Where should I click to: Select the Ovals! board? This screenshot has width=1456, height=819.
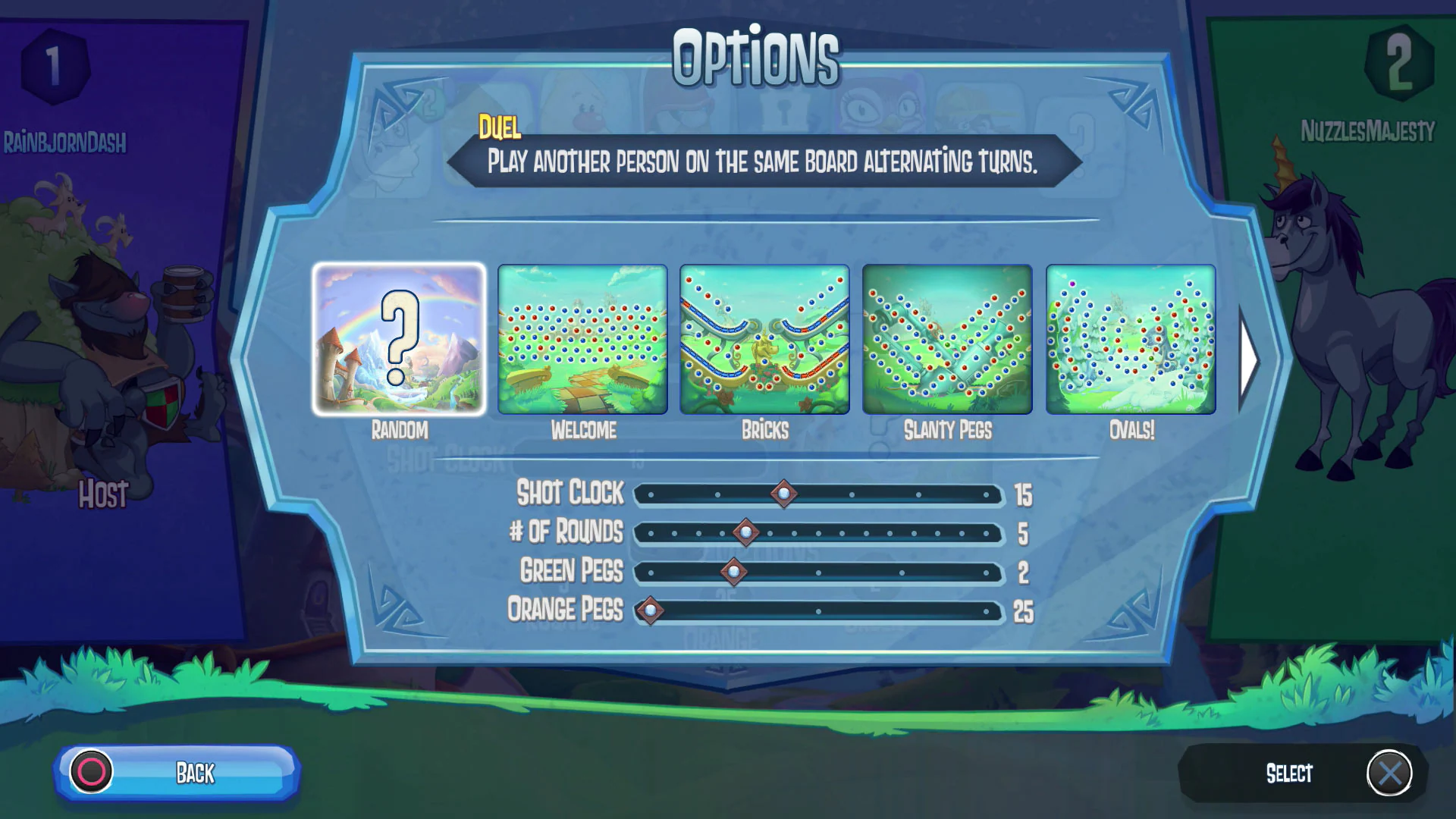(1129, 340)
